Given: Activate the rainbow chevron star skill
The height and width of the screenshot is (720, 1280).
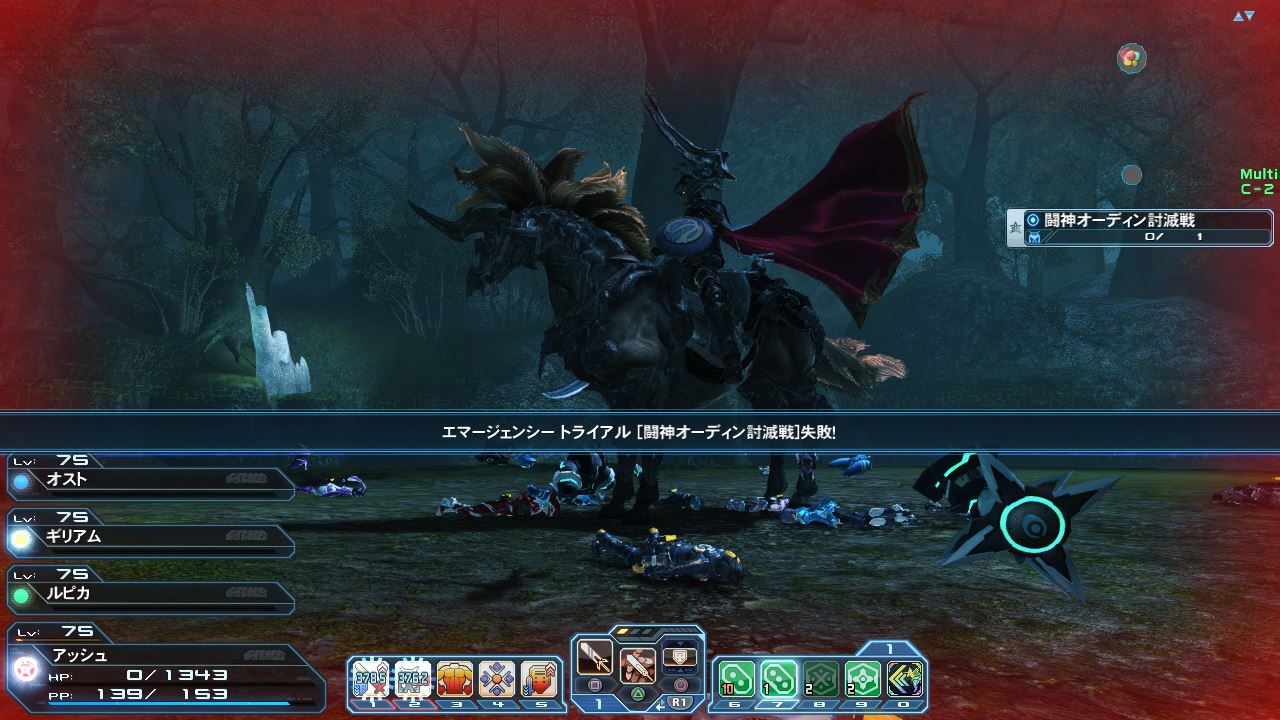Looking at the screenshot, I should click(905, 679).
